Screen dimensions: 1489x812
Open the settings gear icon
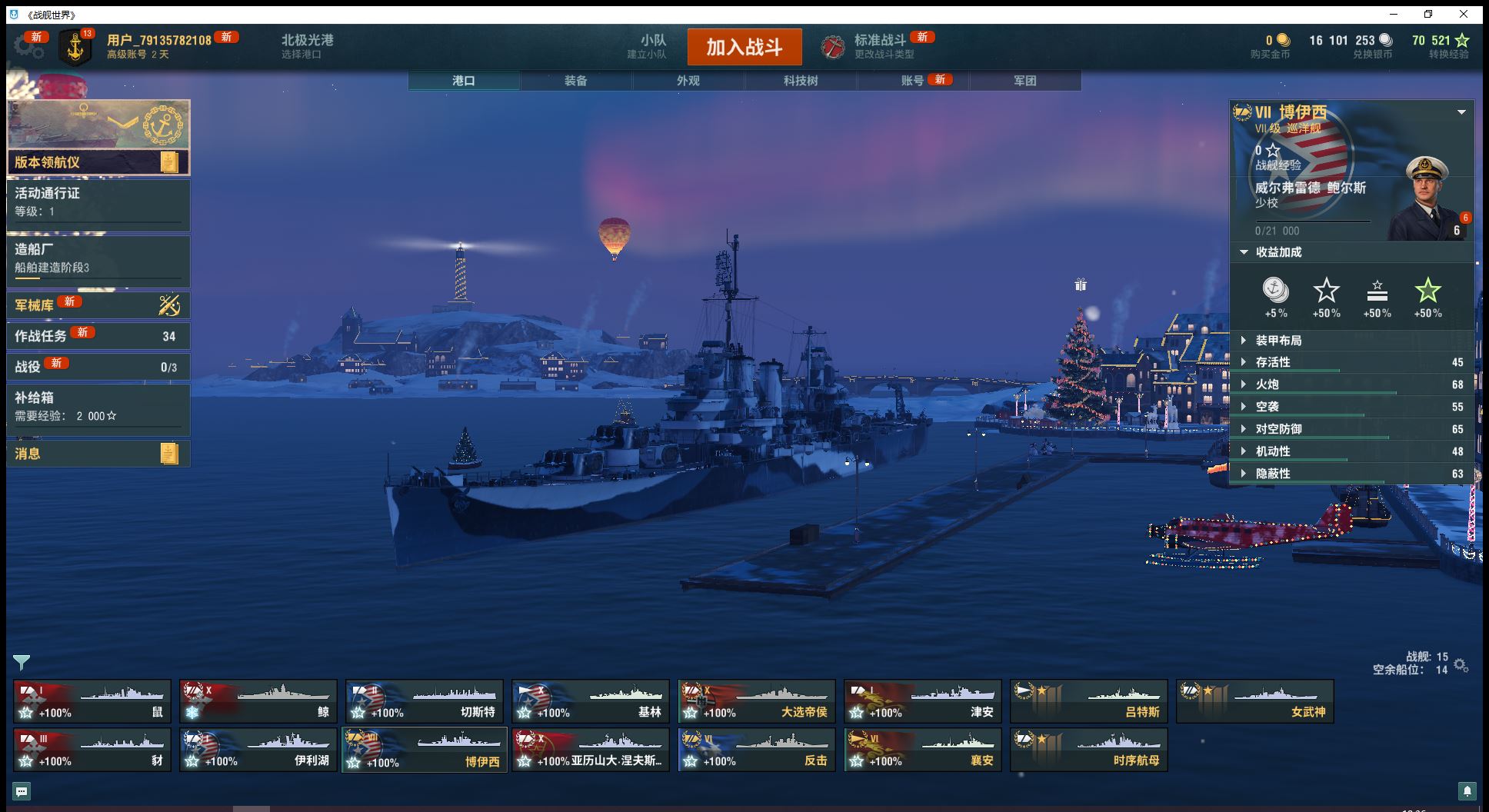[x=28, y=48]
